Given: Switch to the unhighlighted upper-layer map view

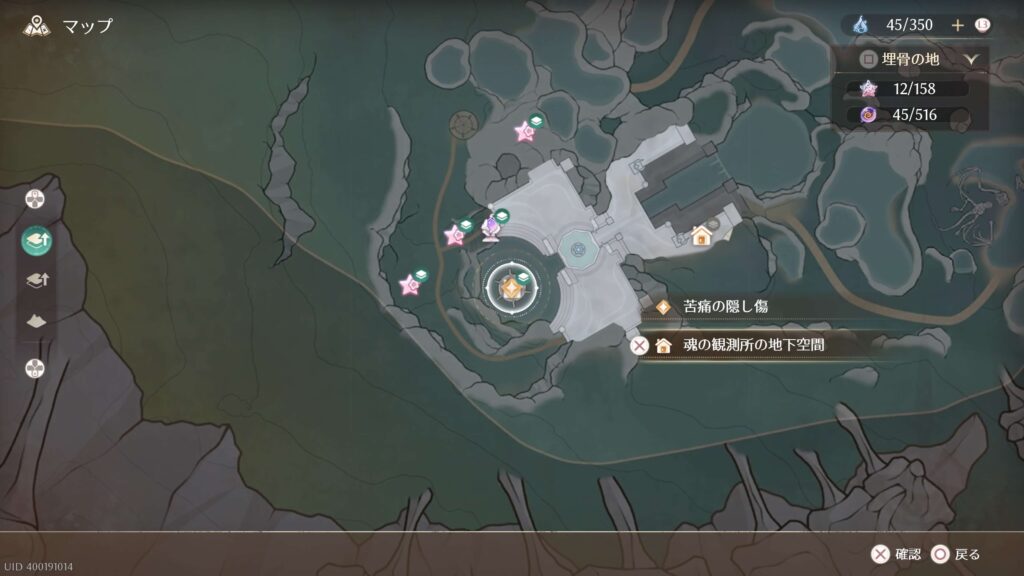Looking at the screenshot, I should coord(35,282).
